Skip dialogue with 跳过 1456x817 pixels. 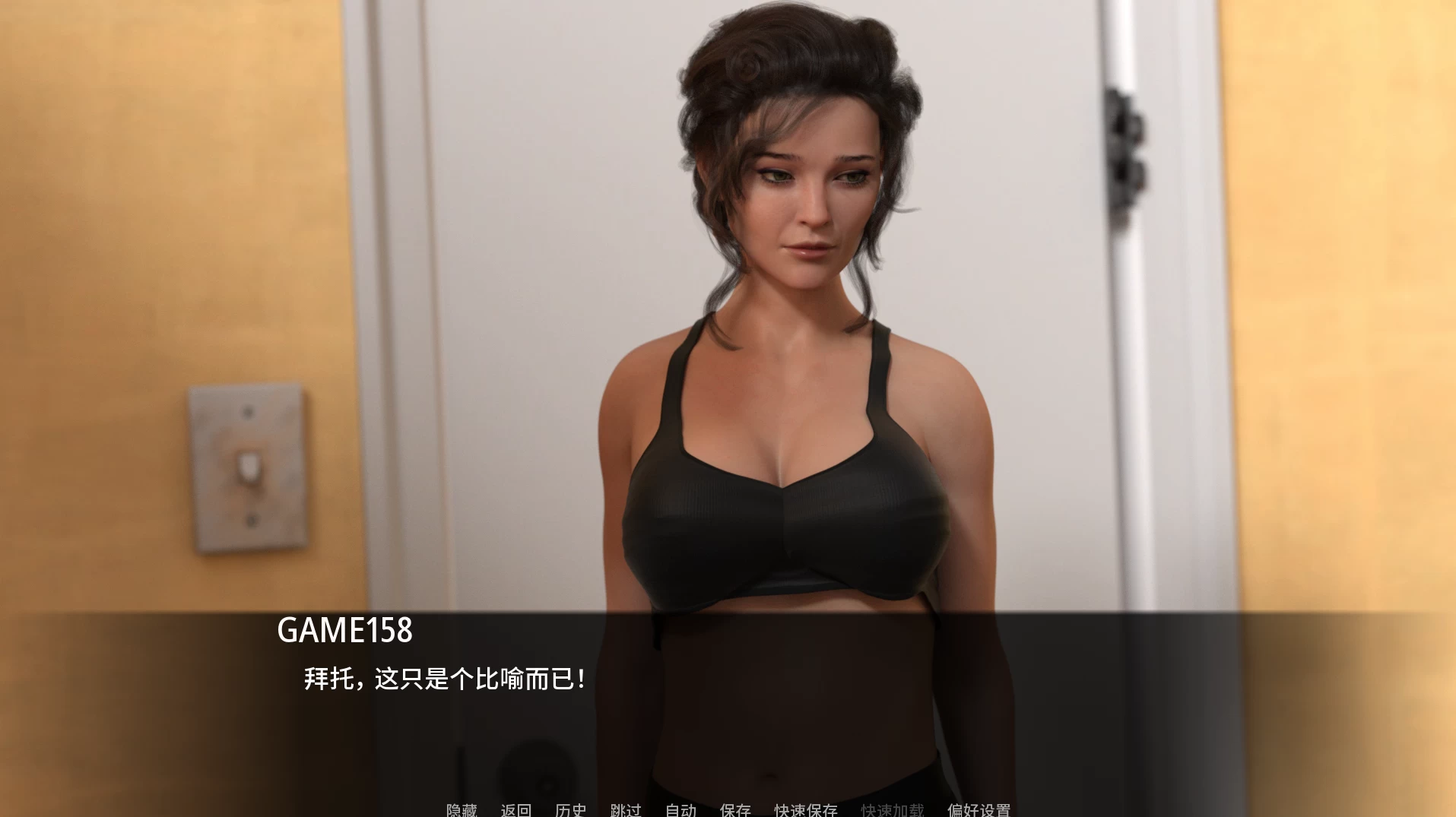click(626, 810)
